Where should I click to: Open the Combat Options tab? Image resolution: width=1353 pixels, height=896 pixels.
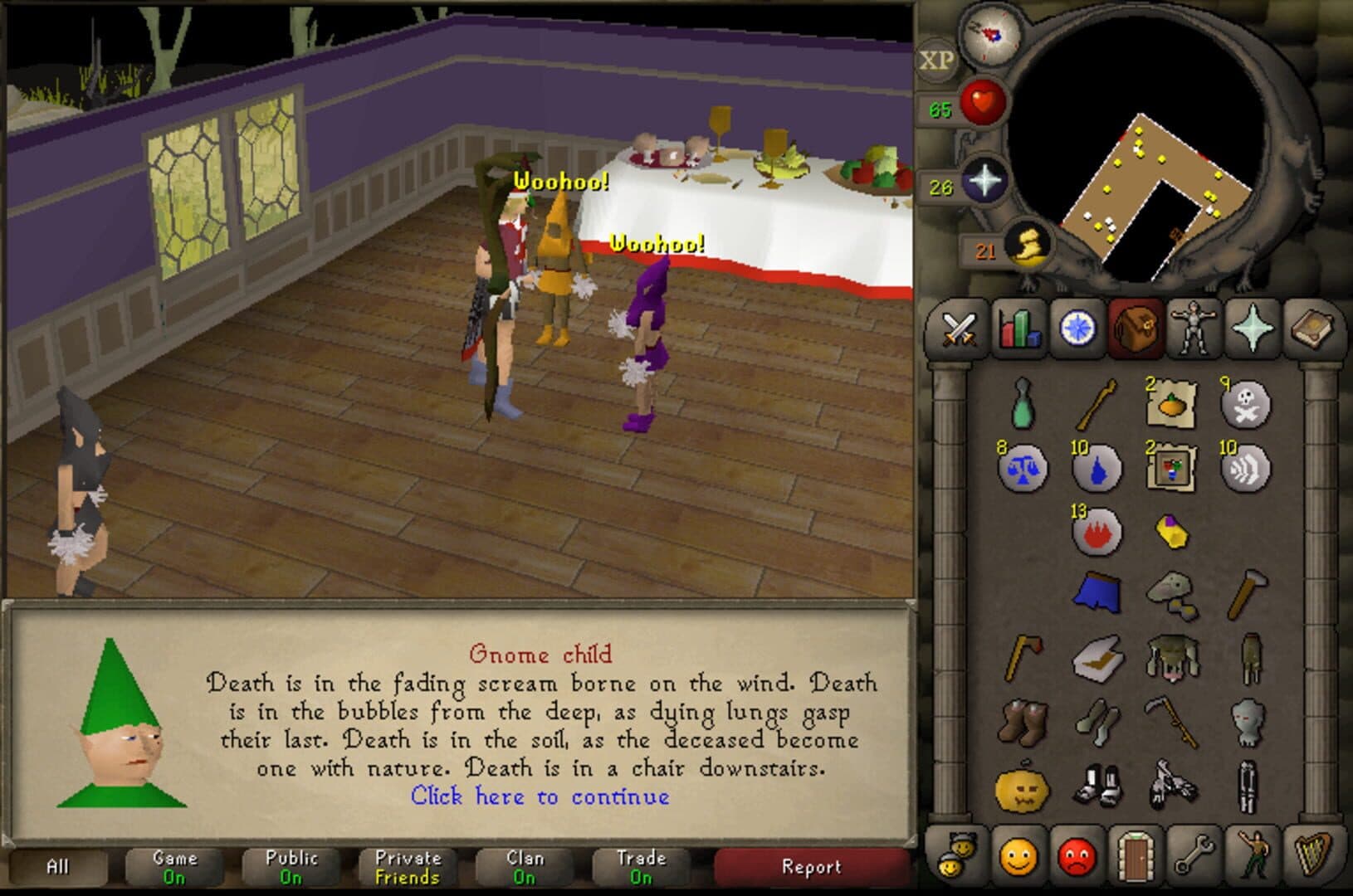point(960,328)
